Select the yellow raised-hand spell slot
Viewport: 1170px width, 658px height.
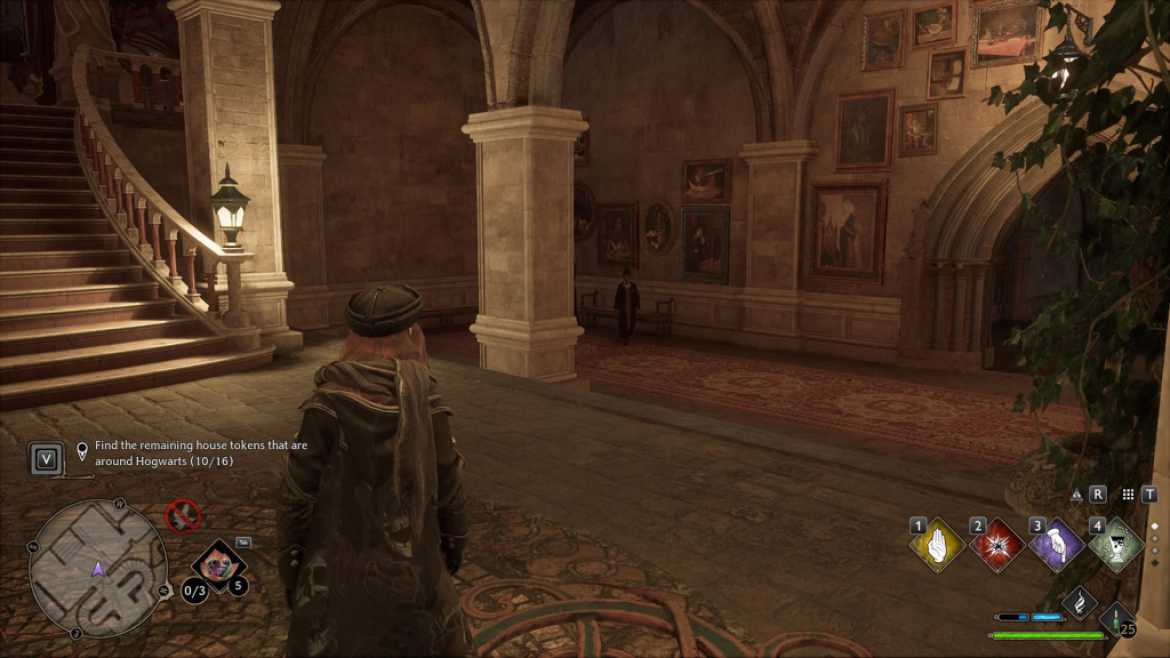937,546
